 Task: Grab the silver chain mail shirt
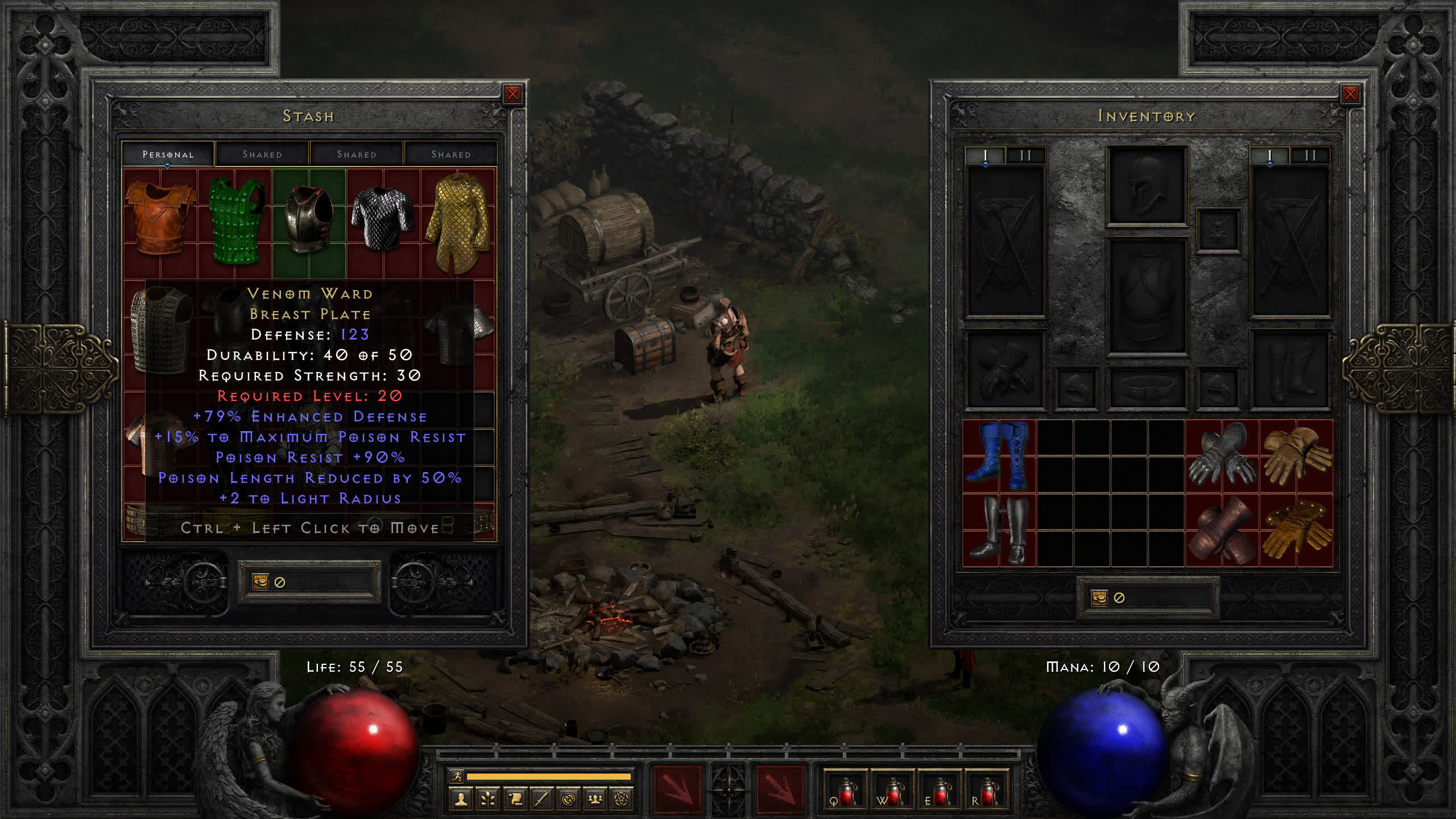tap(383, 218)
